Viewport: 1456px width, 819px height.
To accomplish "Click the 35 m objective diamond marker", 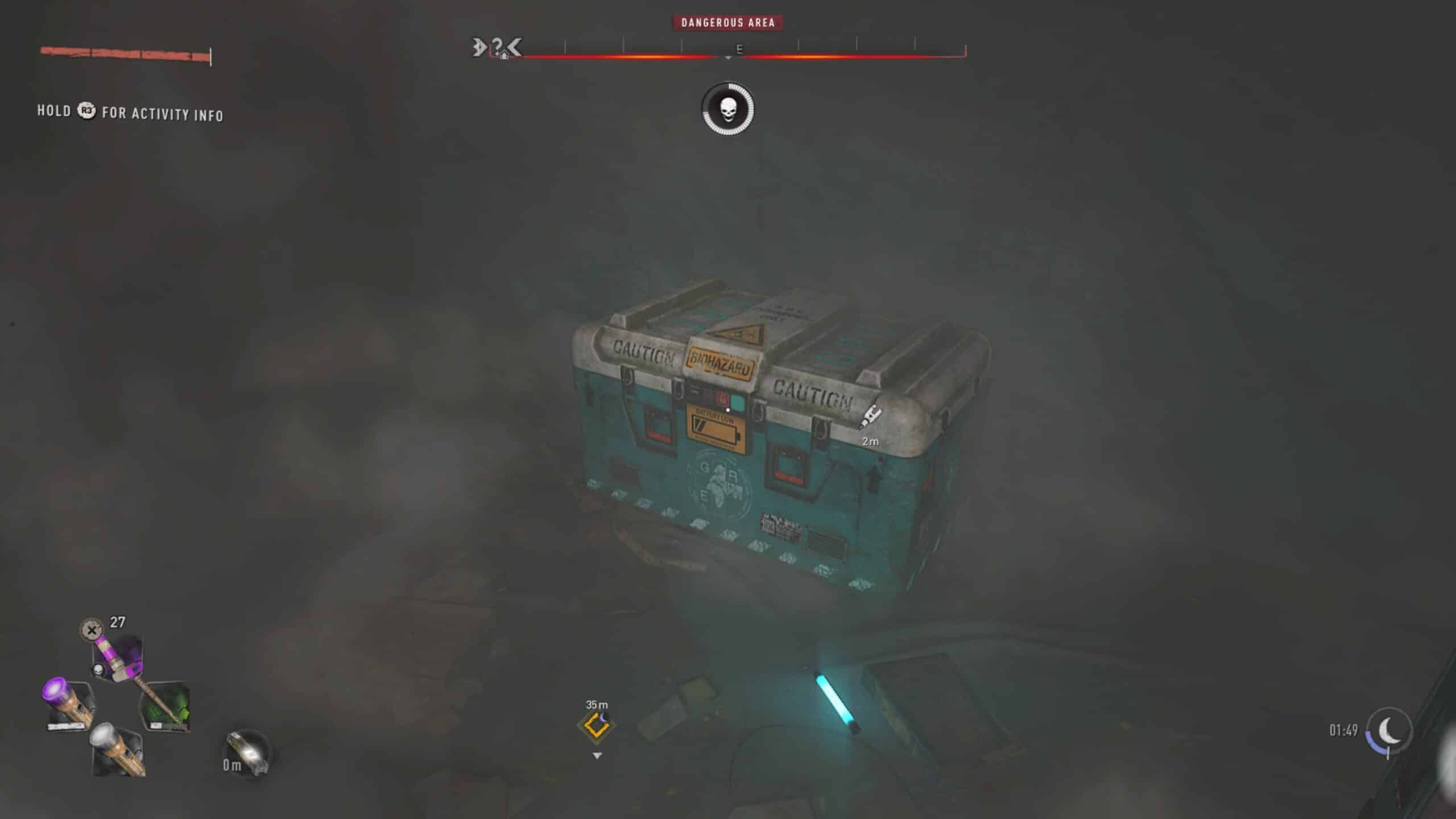I will point(595,726).
